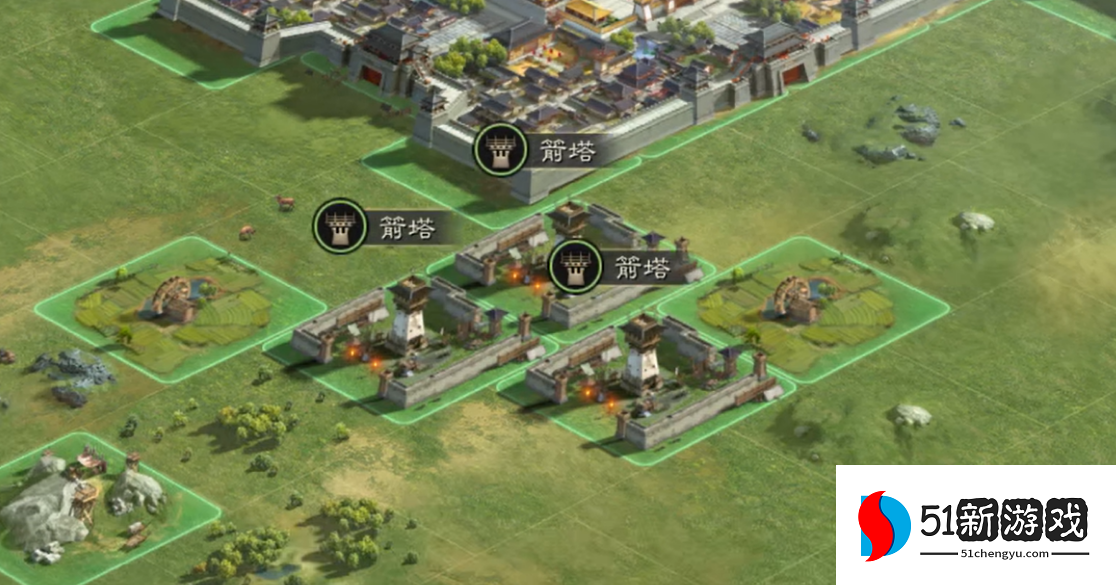Click the 箭塔 marker on the open grass
Screen dimensions: 1116x585
(339, 226)
